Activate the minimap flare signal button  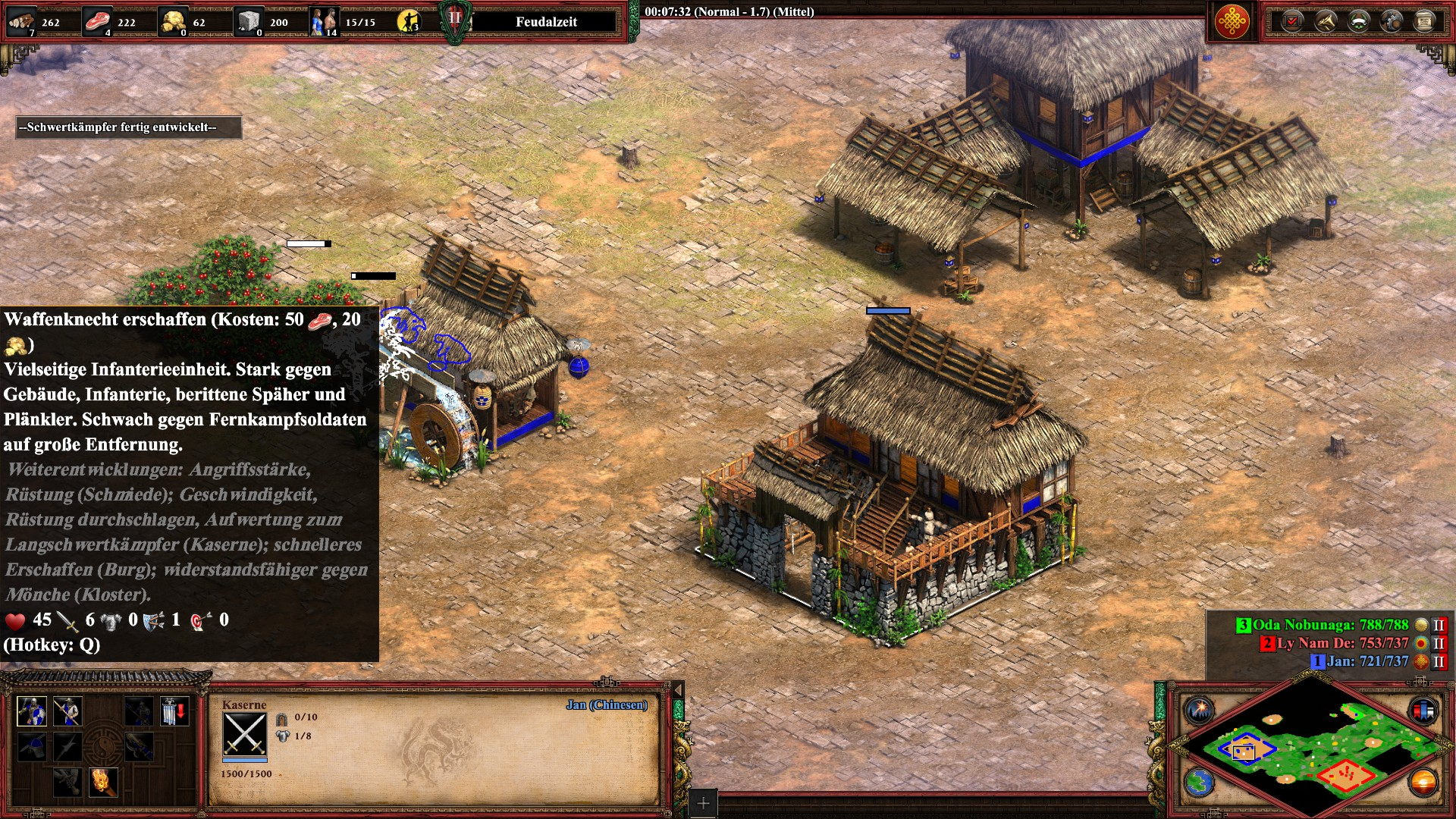[x=1200, y=711]
